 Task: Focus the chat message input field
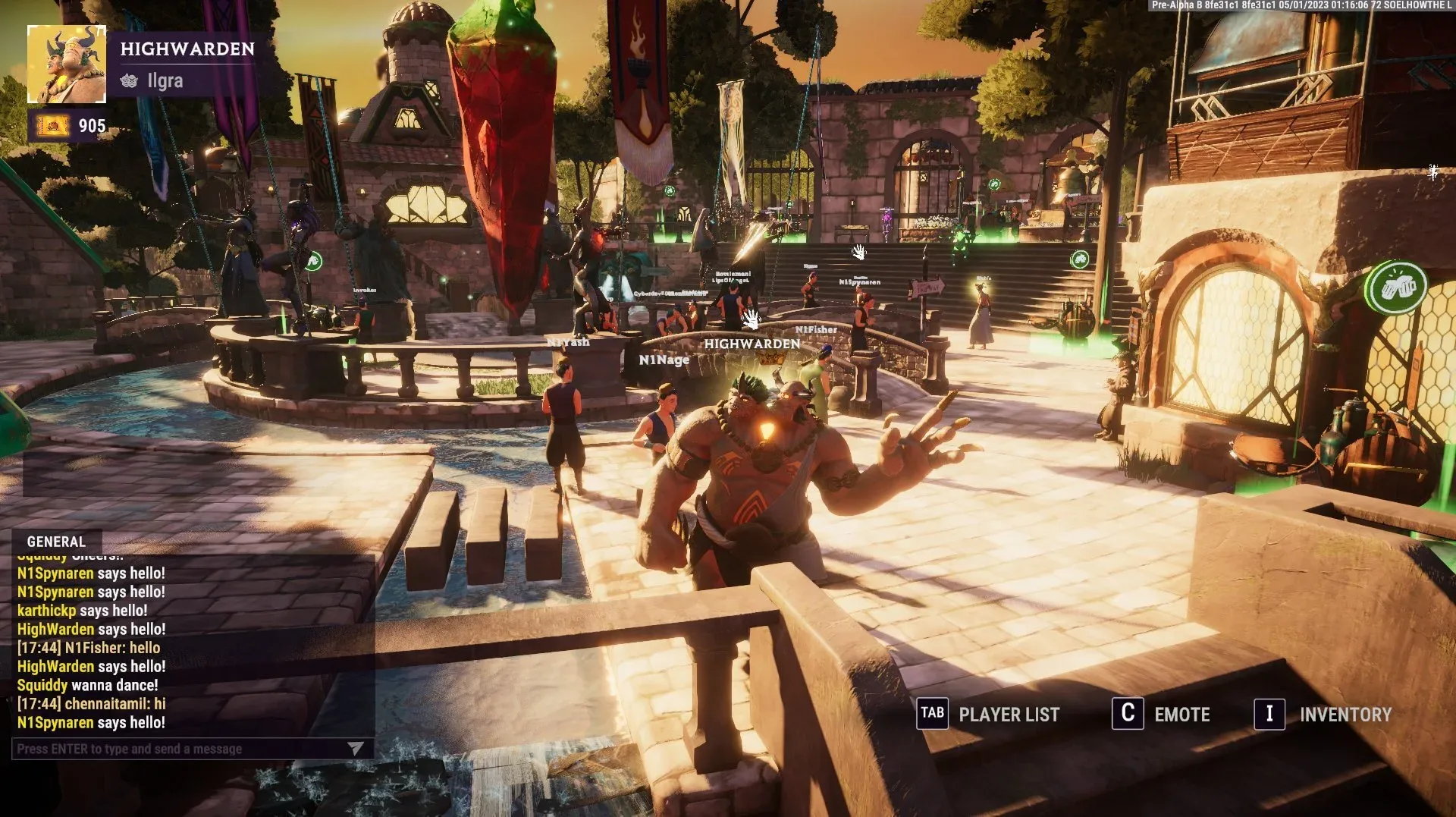[178, 749]
